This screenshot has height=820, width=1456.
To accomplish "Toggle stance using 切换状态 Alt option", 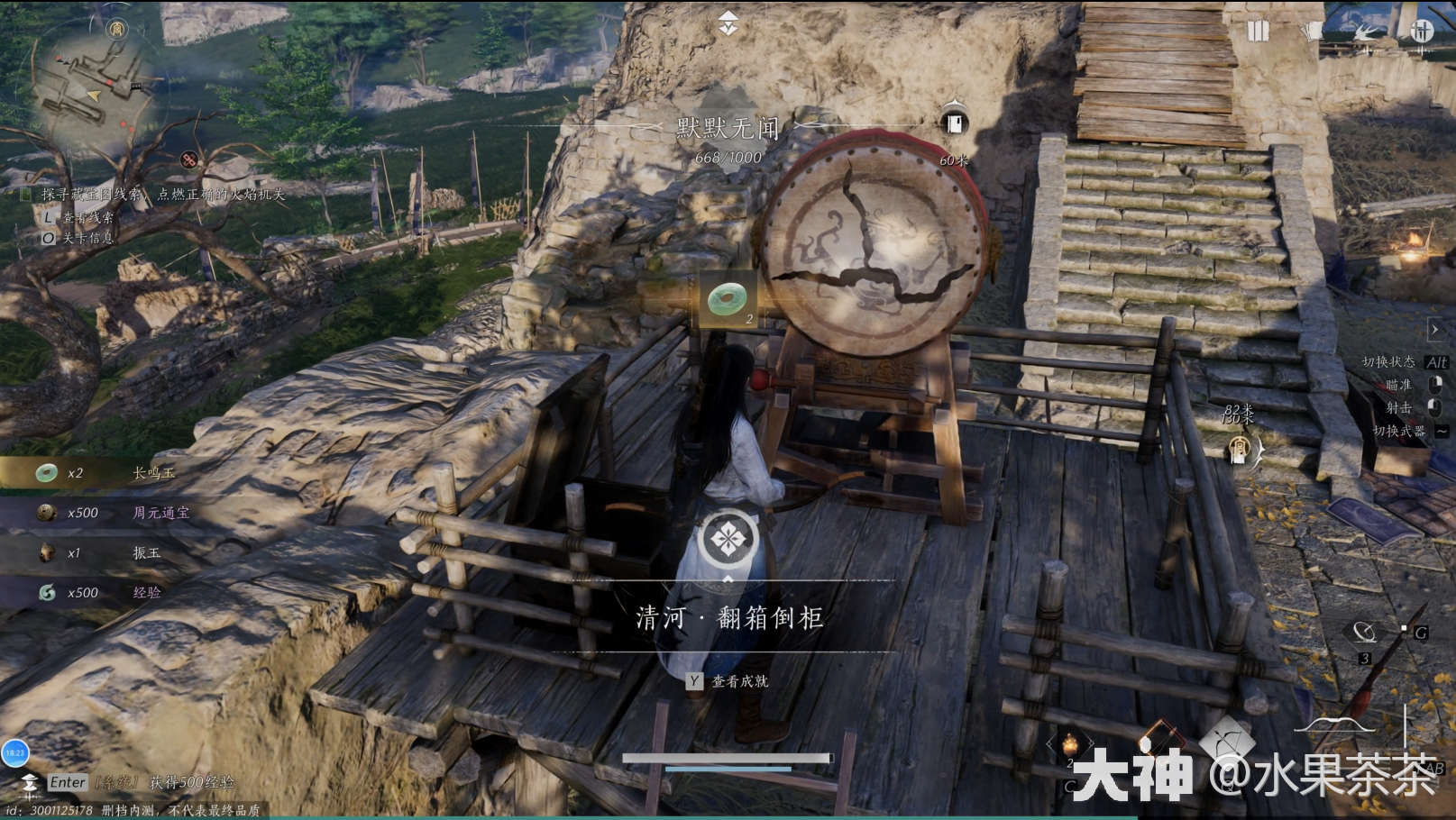I will pyautogui.click(x=1389, y=362).
